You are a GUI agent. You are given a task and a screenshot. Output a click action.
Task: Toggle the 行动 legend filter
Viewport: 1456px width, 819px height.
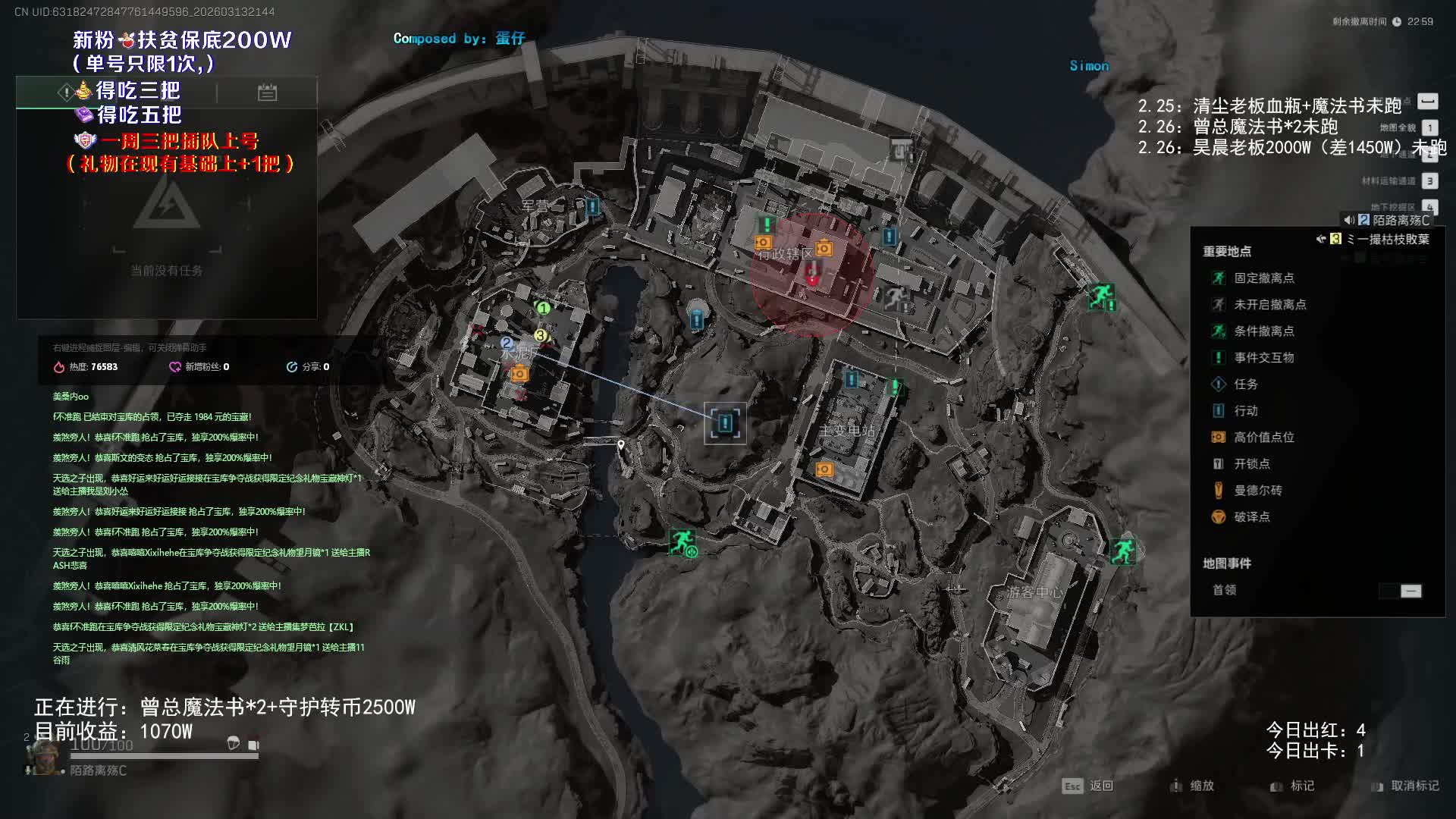pyautogui.click(x=1245, y=411)
